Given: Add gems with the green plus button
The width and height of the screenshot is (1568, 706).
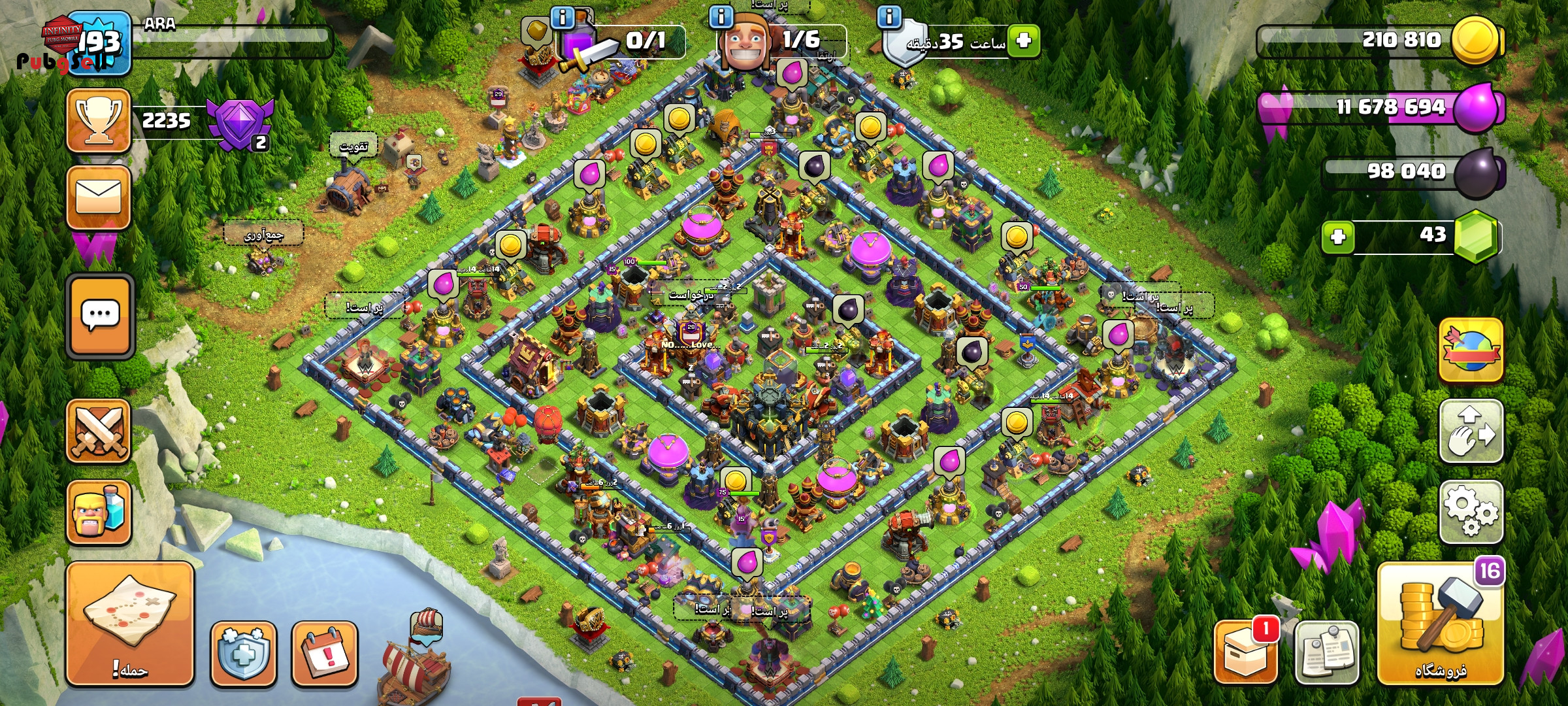Looking at the screenshot, I should (1337, 237).
